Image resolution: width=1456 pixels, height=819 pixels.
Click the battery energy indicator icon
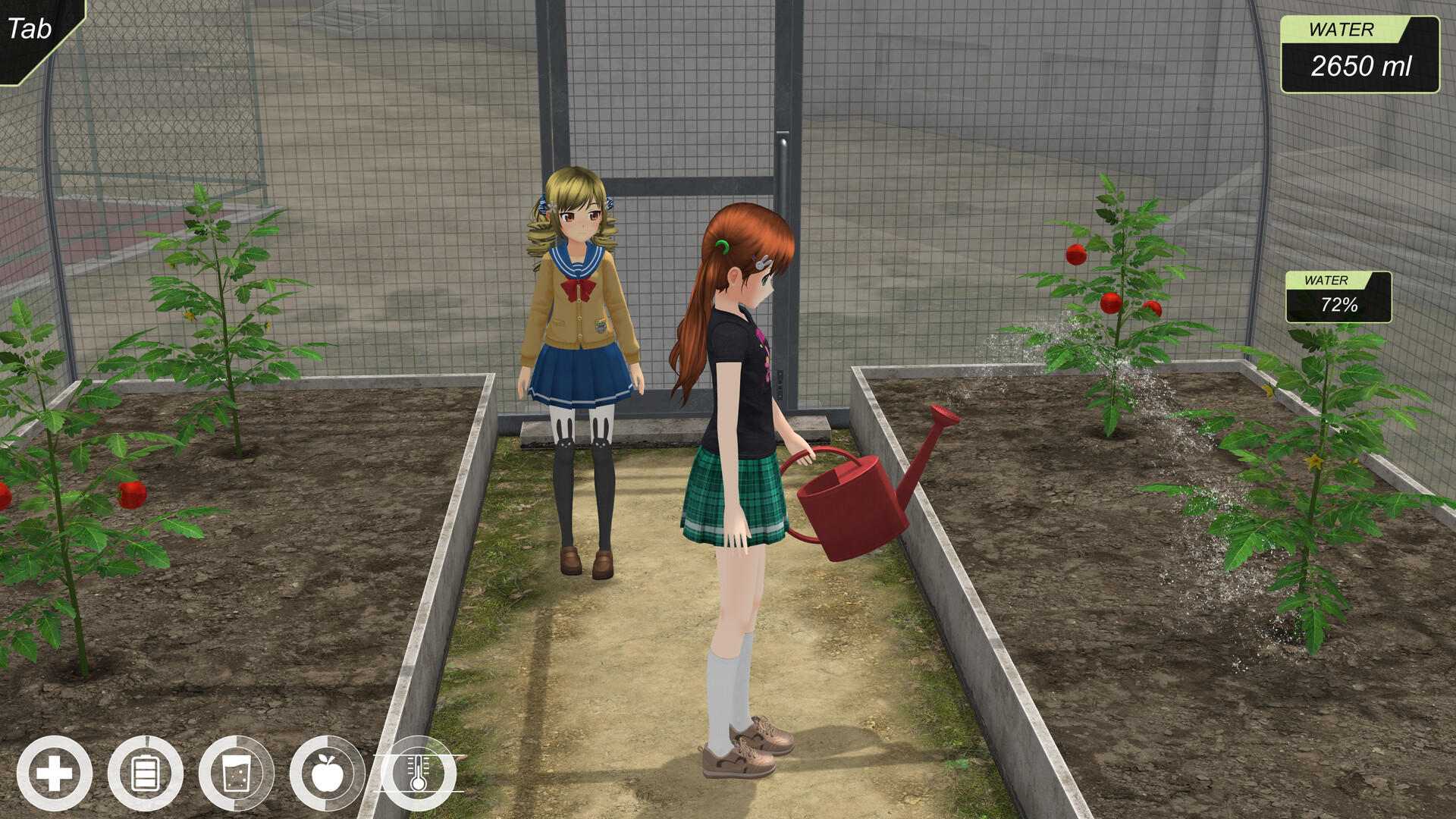click(144, 773)
